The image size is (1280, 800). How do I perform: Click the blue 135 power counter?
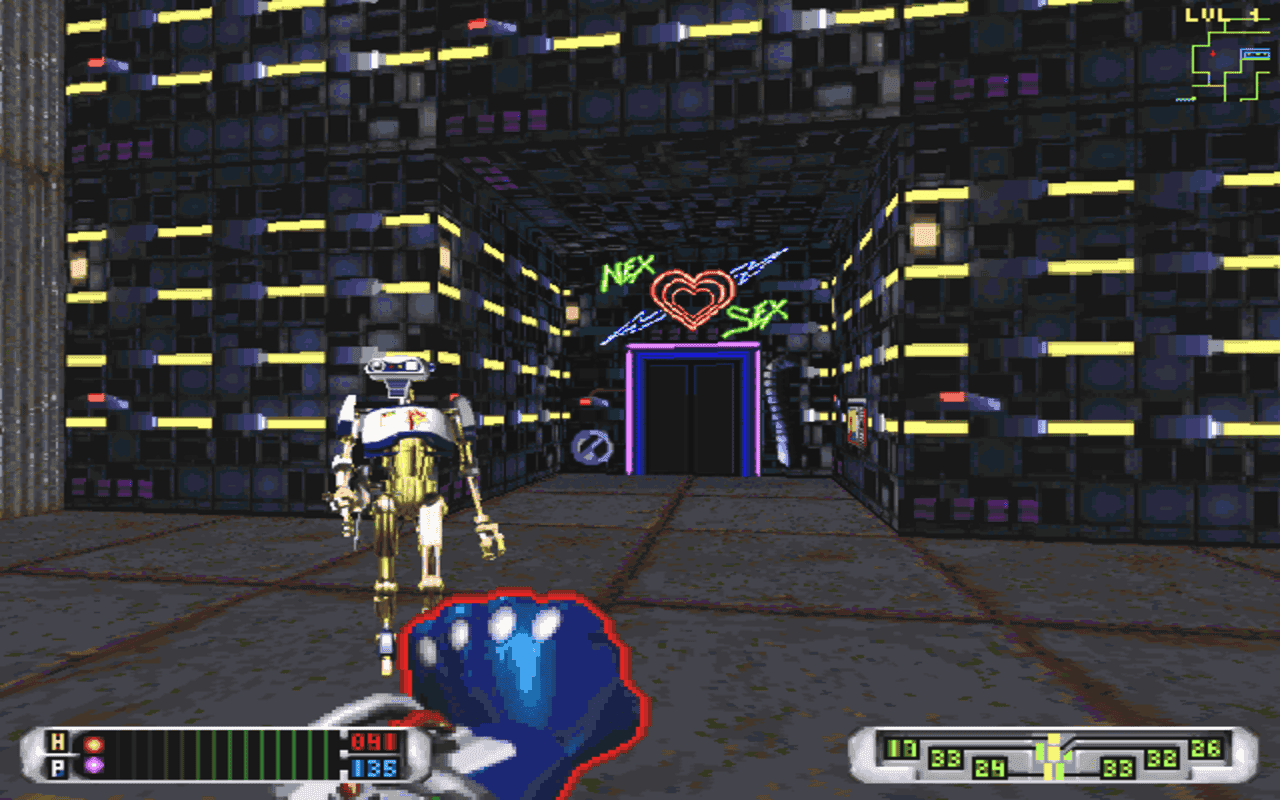[x=373, y=768]
